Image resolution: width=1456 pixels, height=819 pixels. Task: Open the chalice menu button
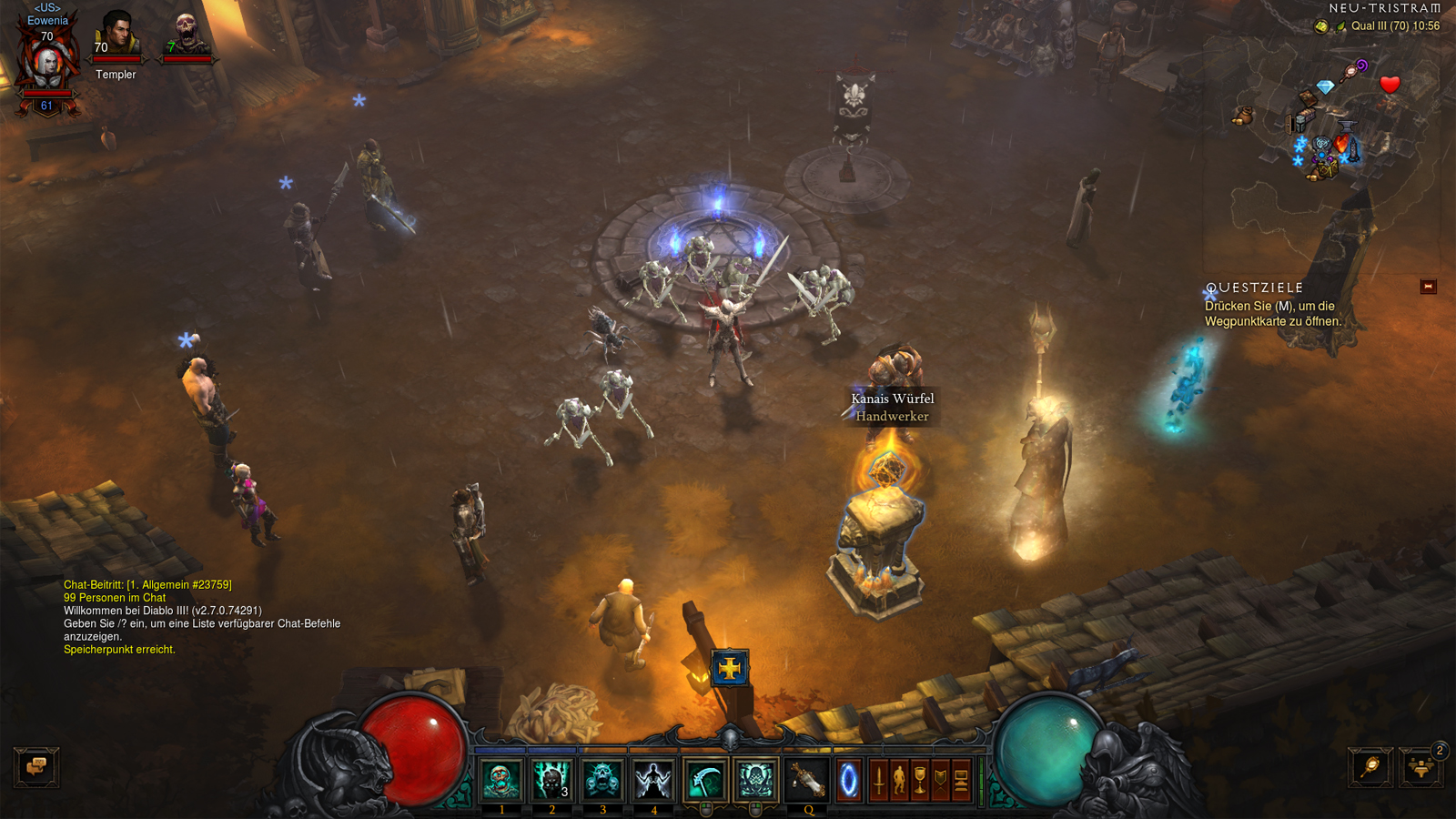[920, 781]
